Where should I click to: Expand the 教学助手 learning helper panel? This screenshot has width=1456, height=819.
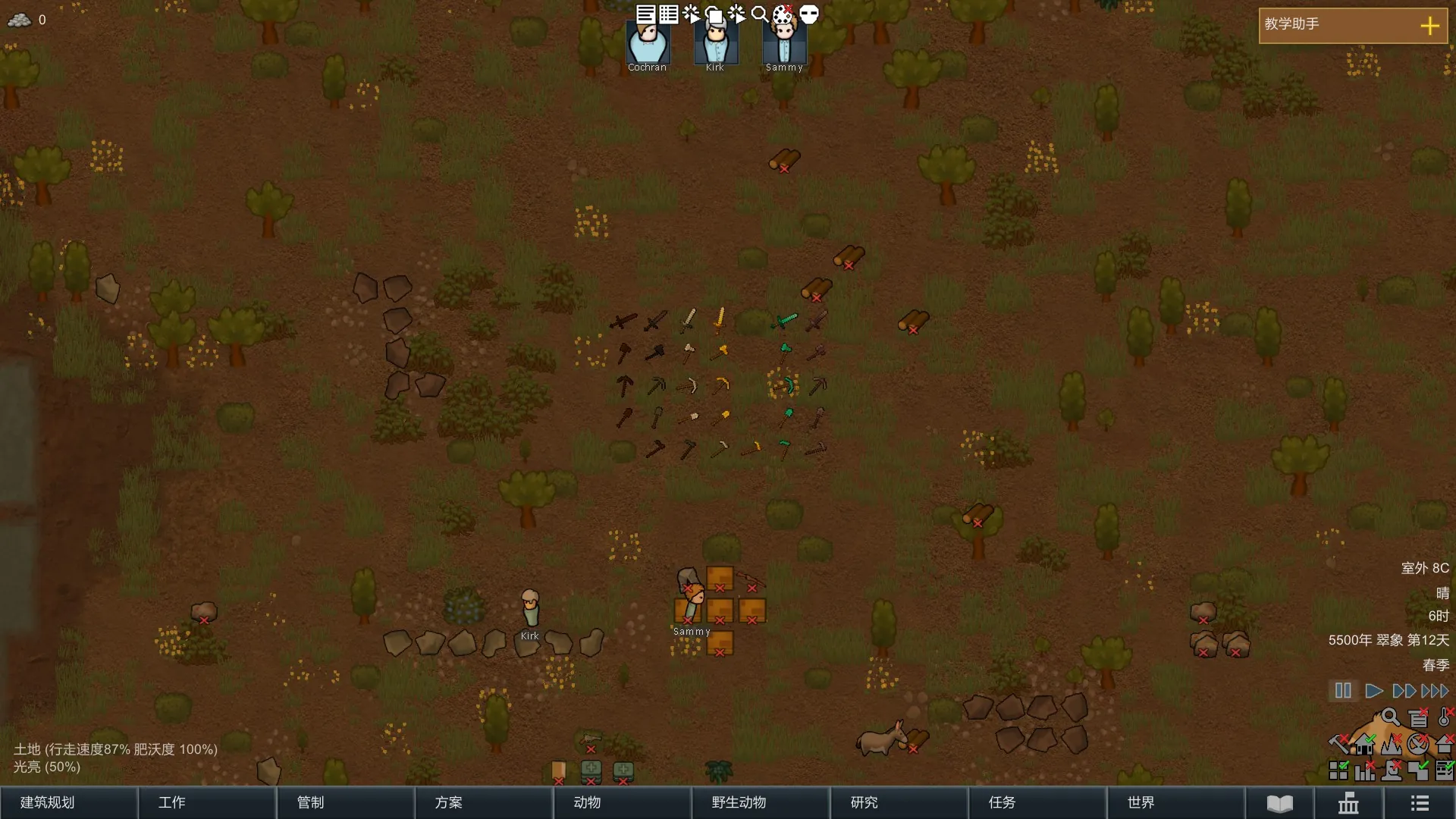click(x=1429, y=26)
